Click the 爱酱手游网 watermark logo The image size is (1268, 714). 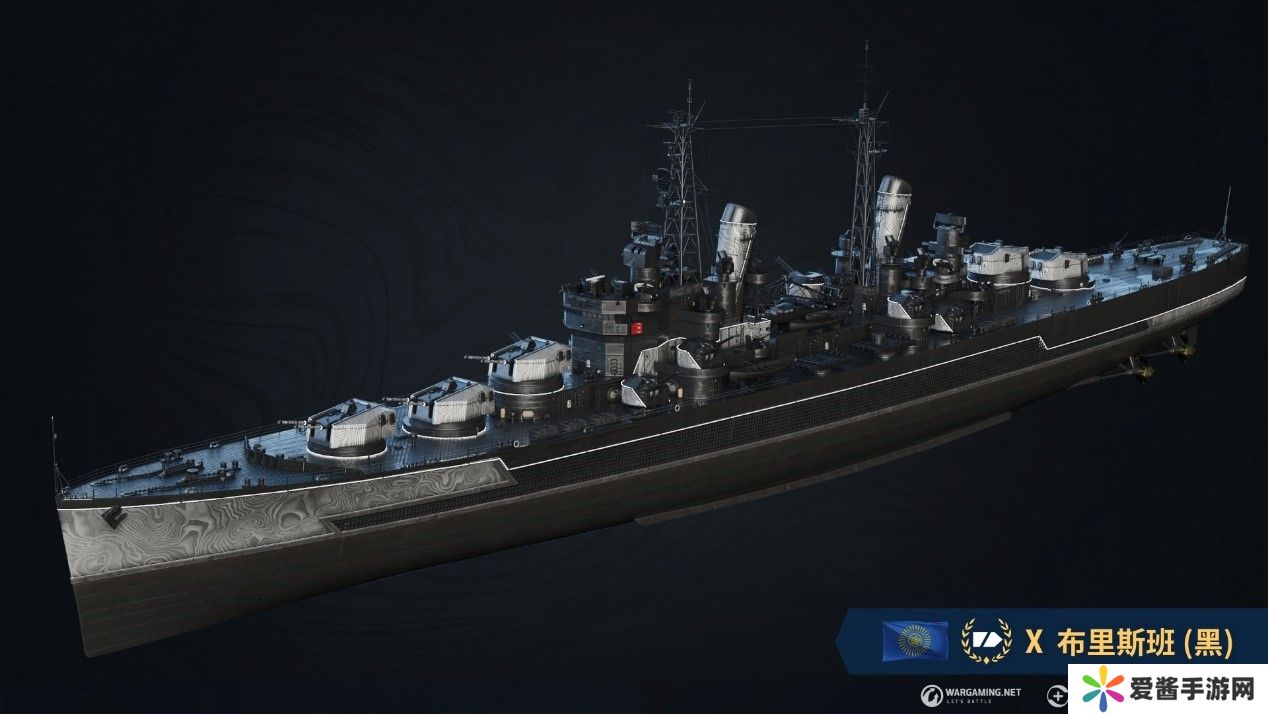1164,688
